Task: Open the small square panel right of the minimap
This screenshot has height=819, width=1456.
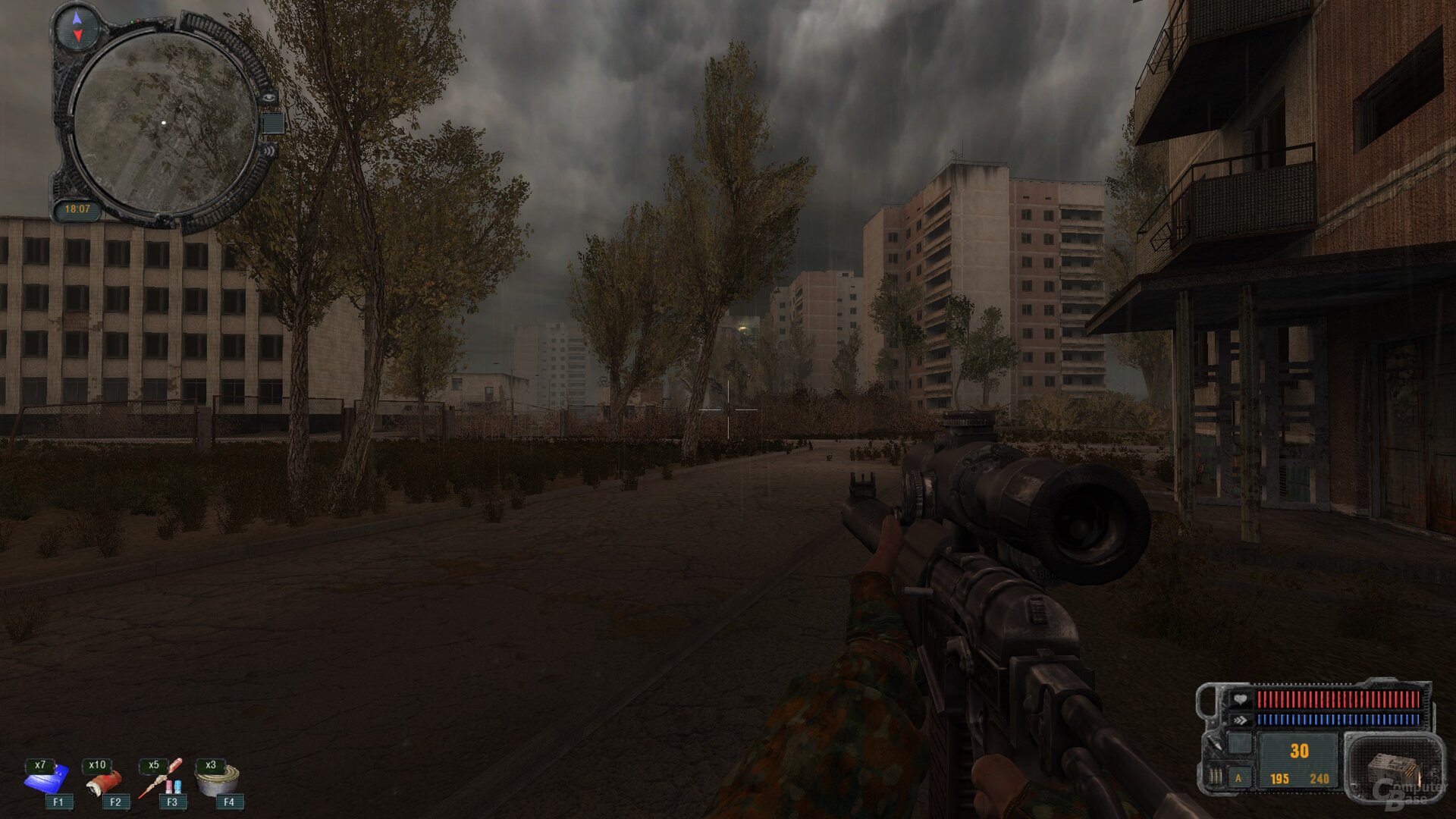Action: [x=273, y=123]
